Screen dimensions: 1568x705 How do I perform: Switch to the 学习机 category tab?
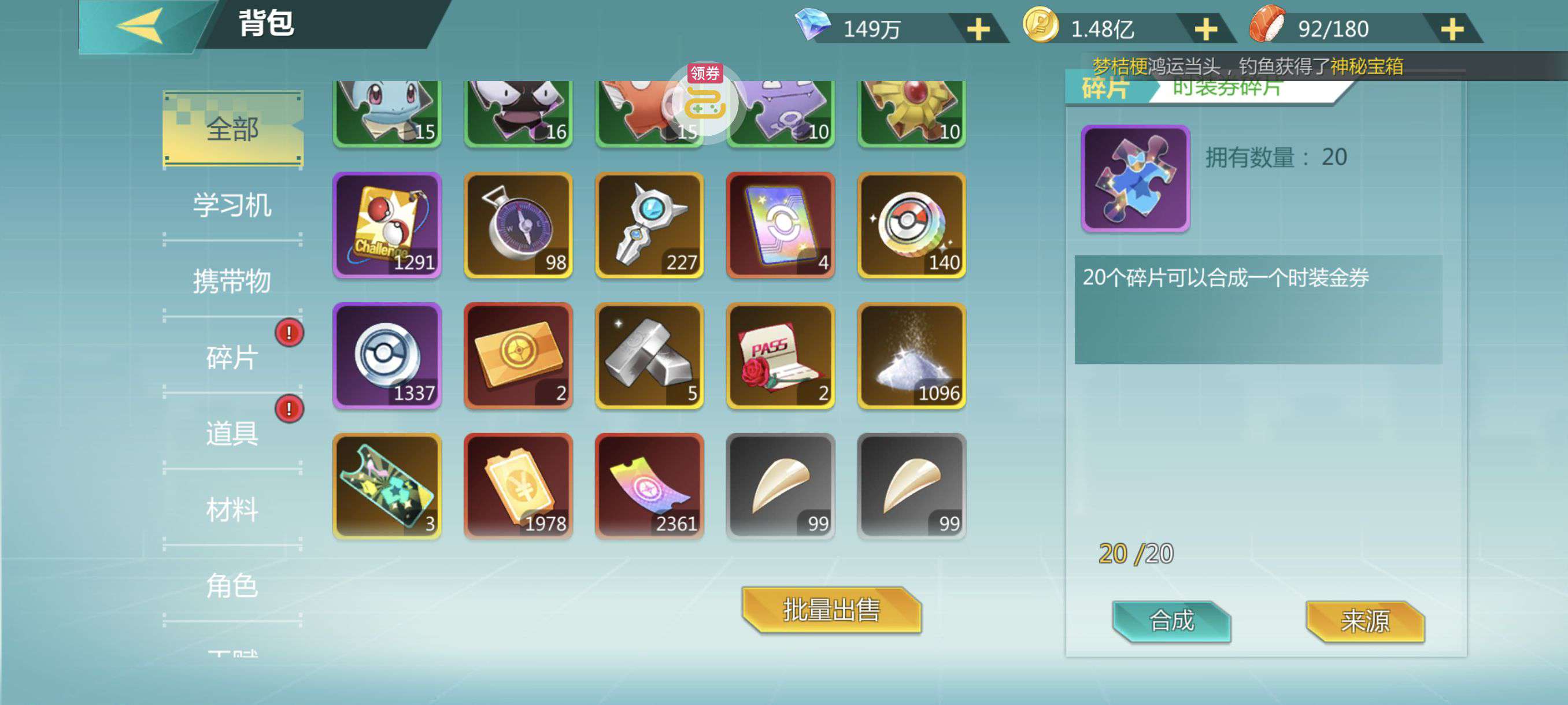pos(232,205)
